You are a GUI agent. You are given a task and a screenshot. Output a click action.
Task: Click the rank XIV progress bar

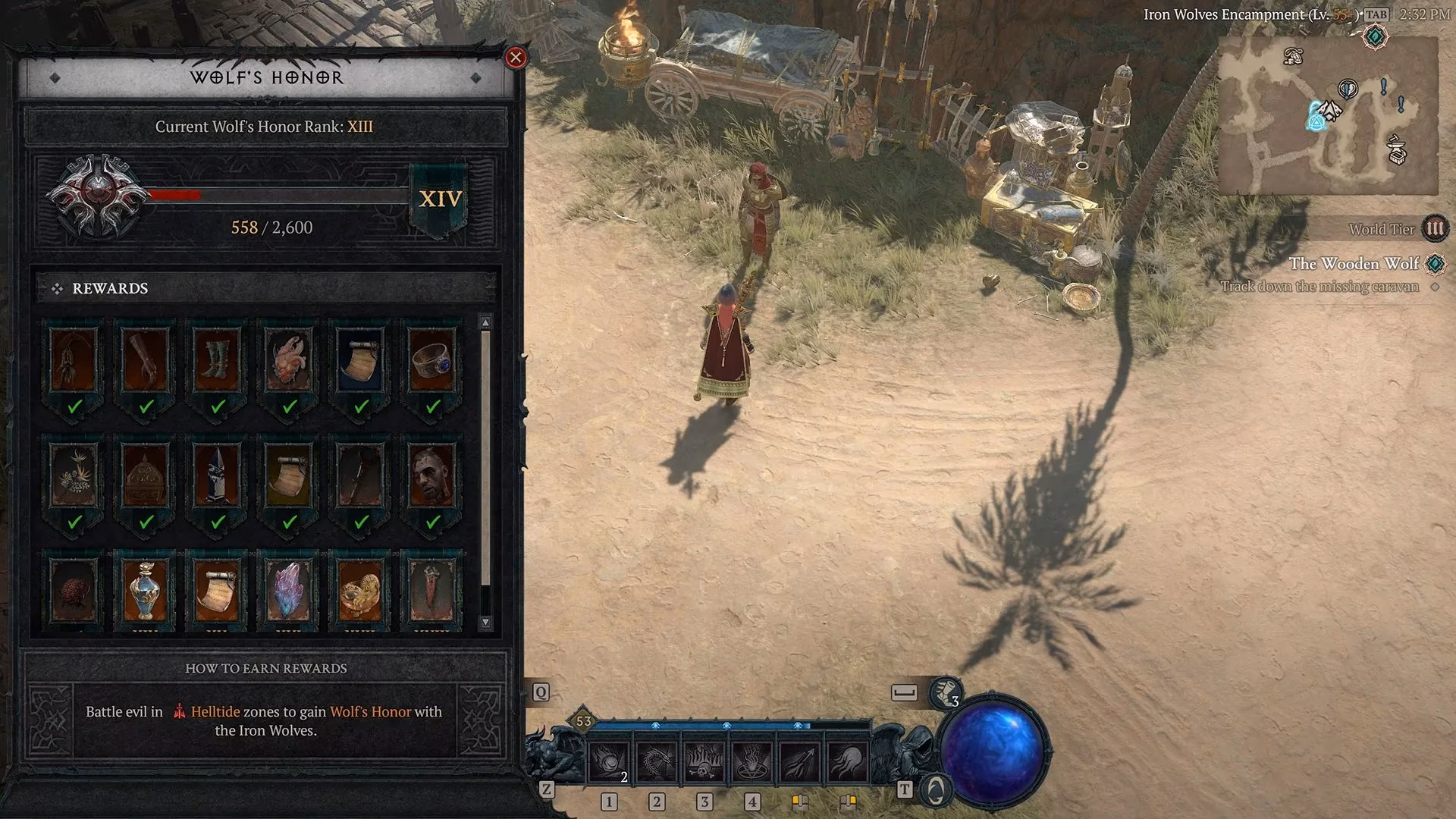coord(277,195)
